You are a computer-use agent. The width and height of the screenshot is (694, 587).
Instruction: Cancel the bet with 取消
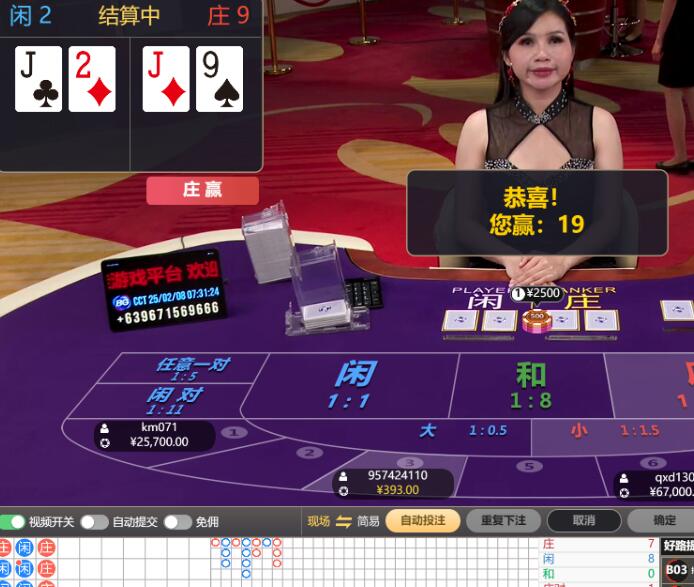coord(584,521)
